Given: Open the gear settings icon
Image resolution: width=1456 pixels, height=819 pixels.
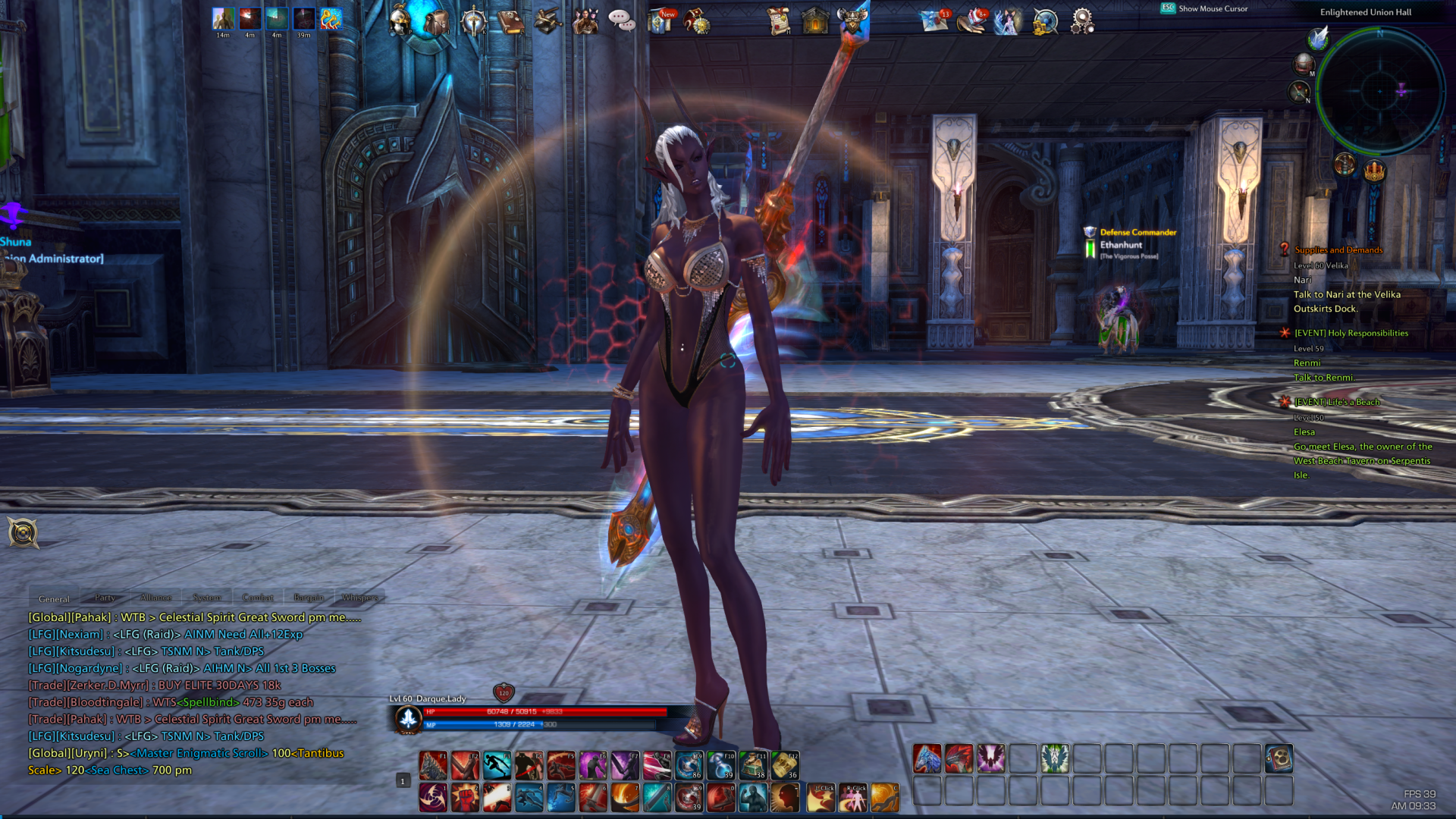Looking at the screenshot, I should click(x=1082, y=21).
